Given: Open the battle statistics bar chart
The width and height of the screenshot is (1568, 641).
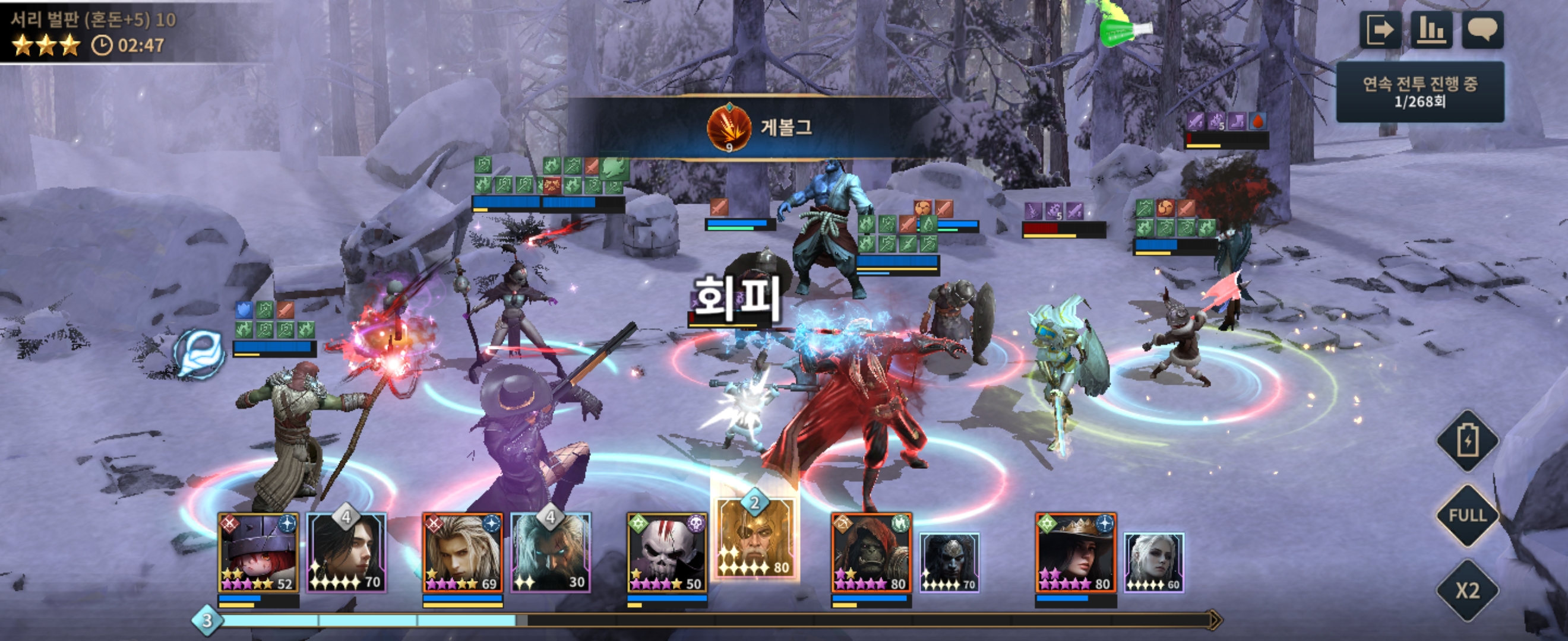Looking at the screenshot, I should pyautogui.click(x=1431, y=29).
